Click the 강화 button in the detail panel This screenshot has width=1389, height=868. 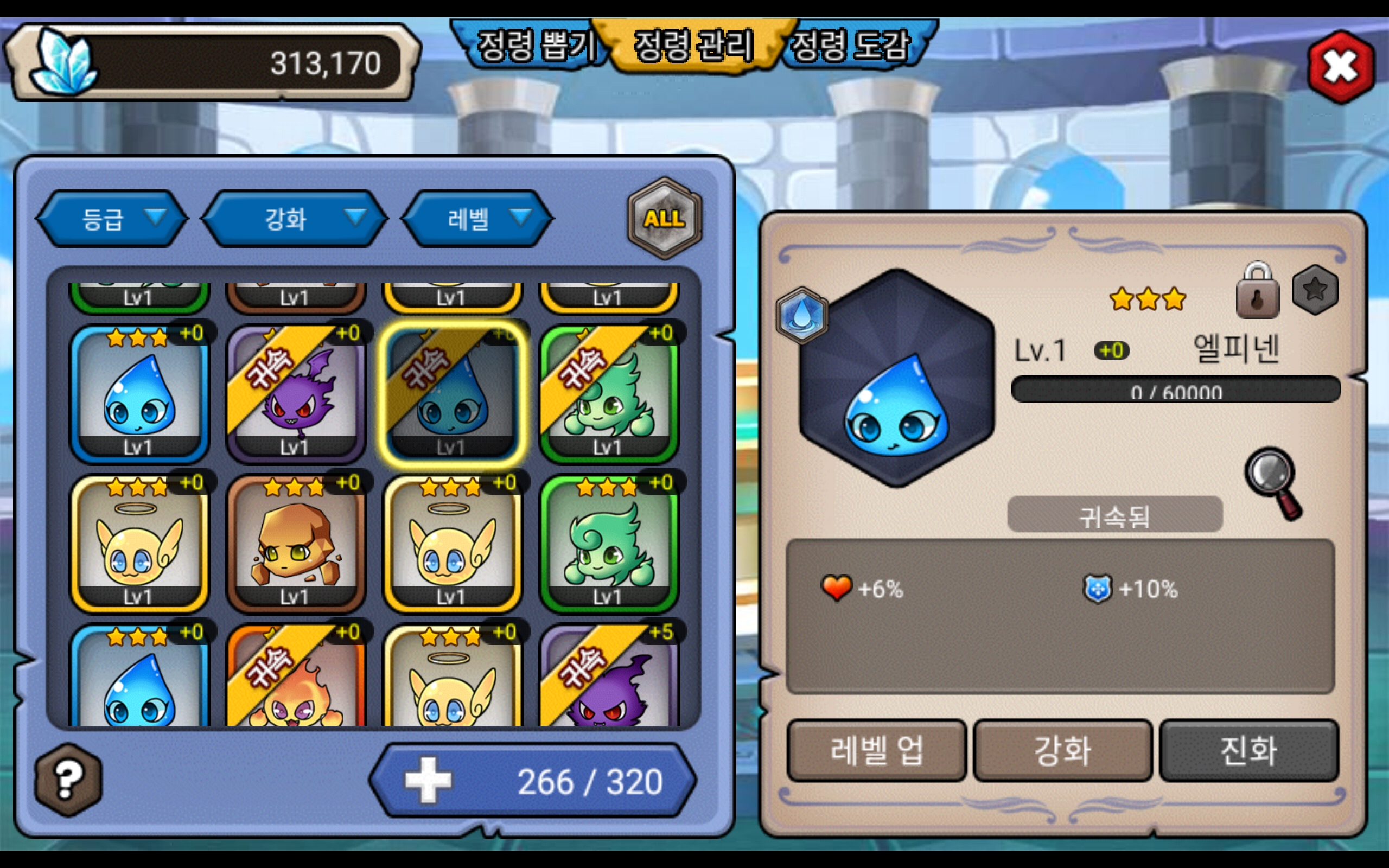click(1062, 750)
